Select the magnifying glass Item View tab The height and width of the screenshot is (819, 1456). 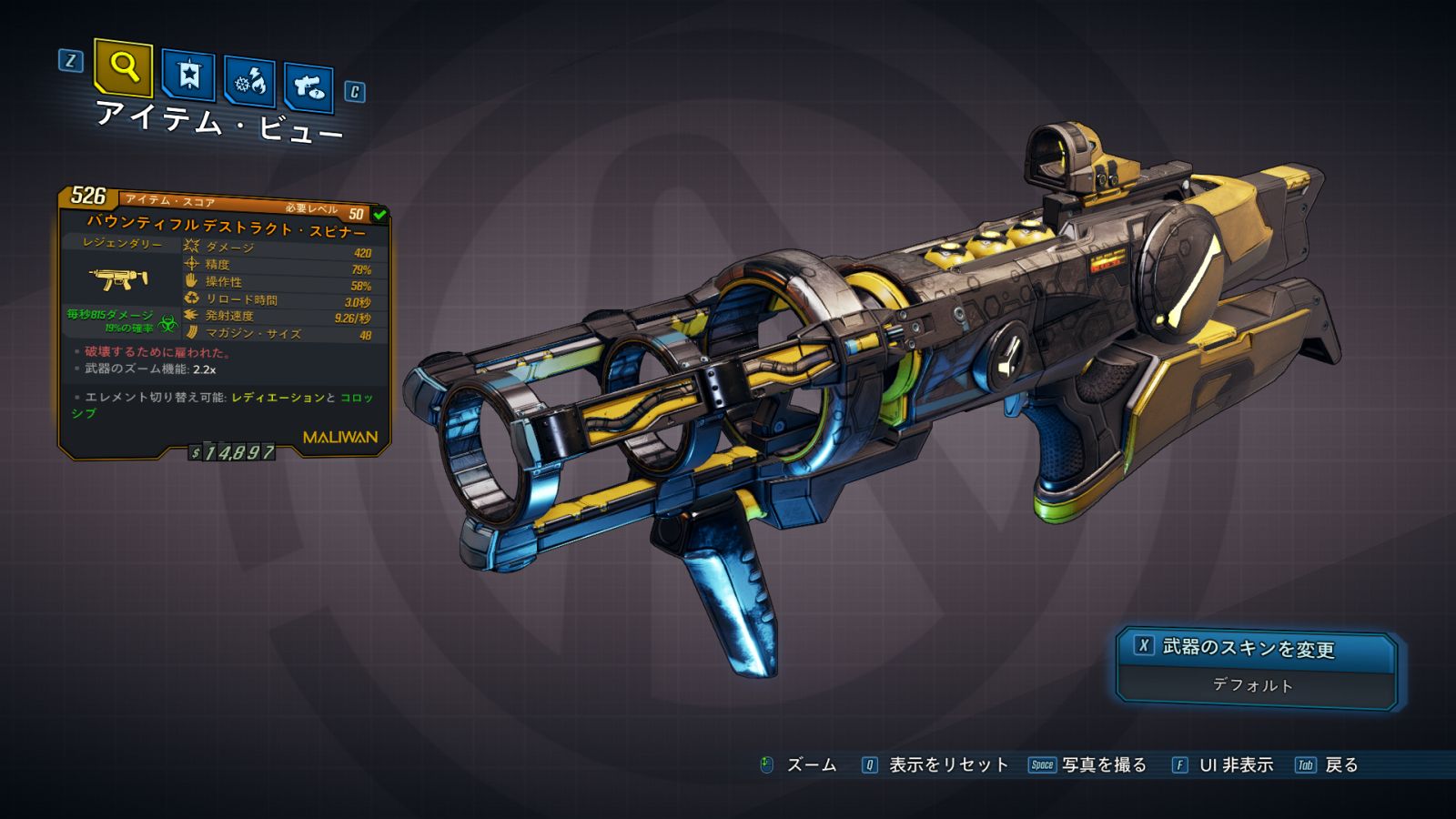pyautogui.click(x=123, y=67)
